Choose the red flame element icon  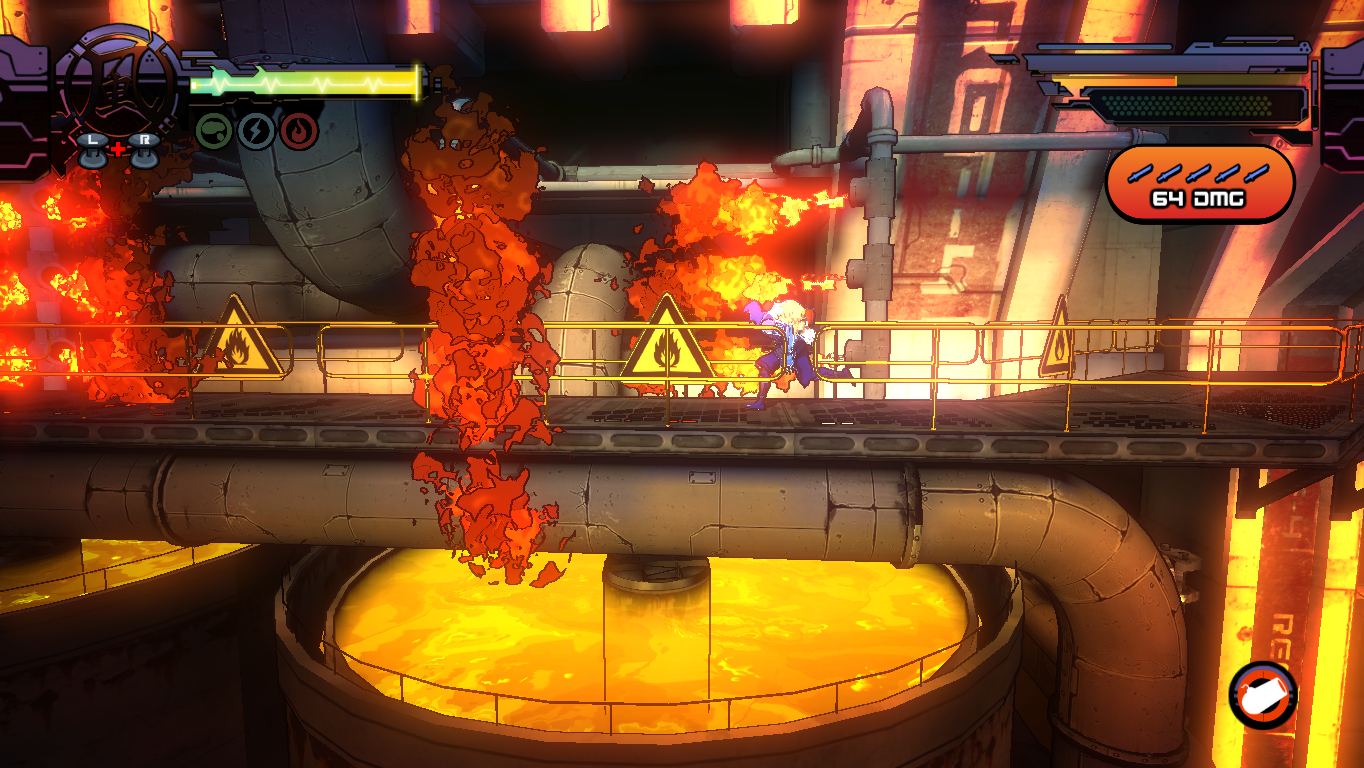[x=298, y=130]
